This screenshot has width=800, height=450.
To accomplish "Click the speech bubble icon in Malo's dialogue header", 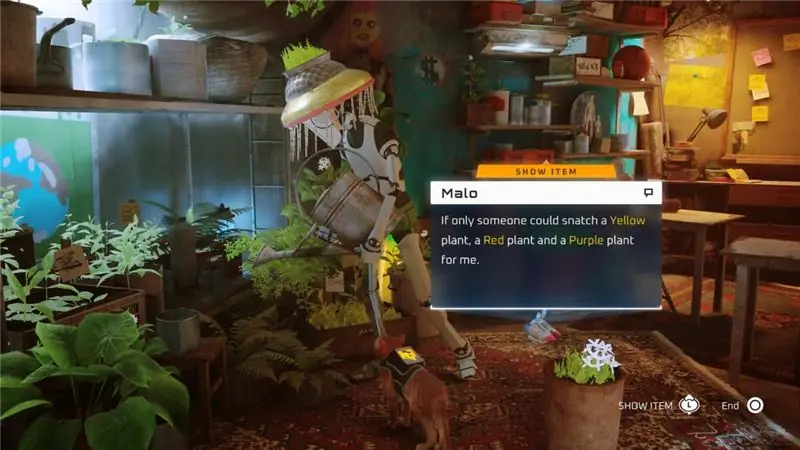I will coord(648,192).
